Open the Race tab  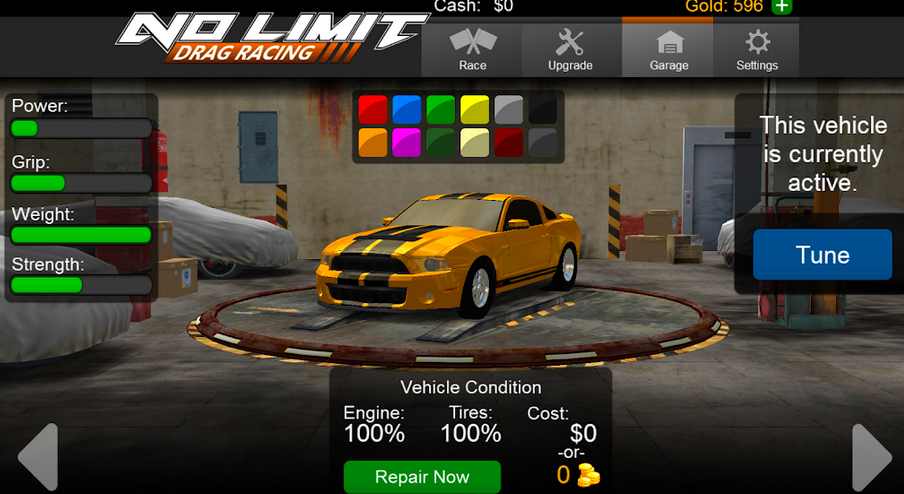[x=473, y=50]
